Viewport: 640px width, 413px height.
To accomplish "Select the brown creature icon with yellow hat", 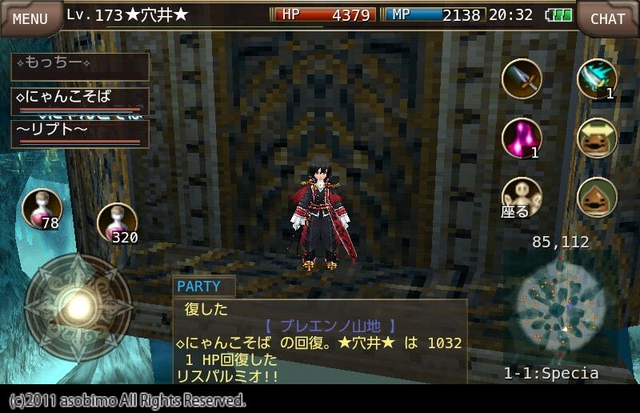I will pyautogui.click(x=597, y=138).
